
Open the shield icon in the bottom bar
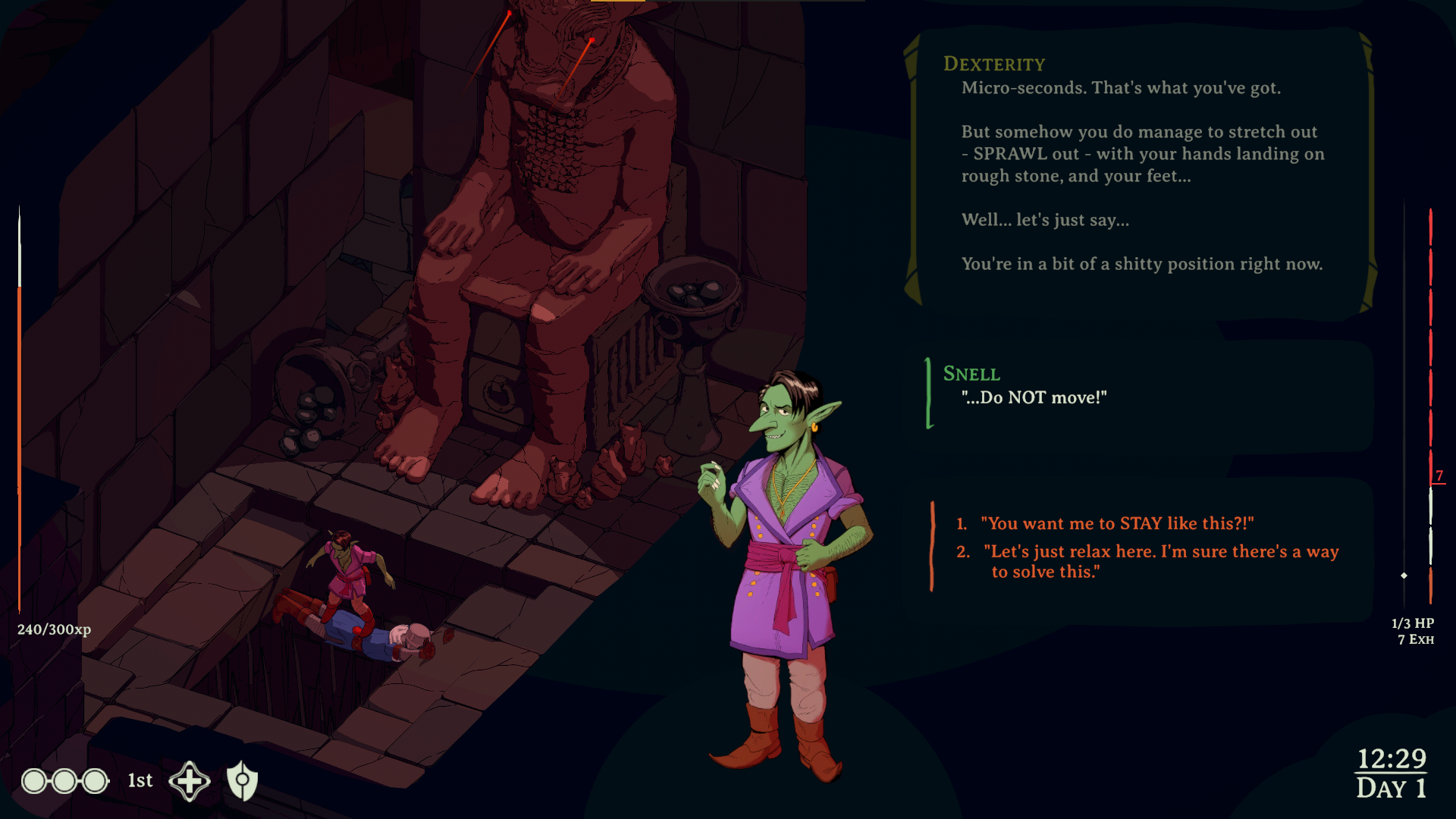[x=243, y=780]
